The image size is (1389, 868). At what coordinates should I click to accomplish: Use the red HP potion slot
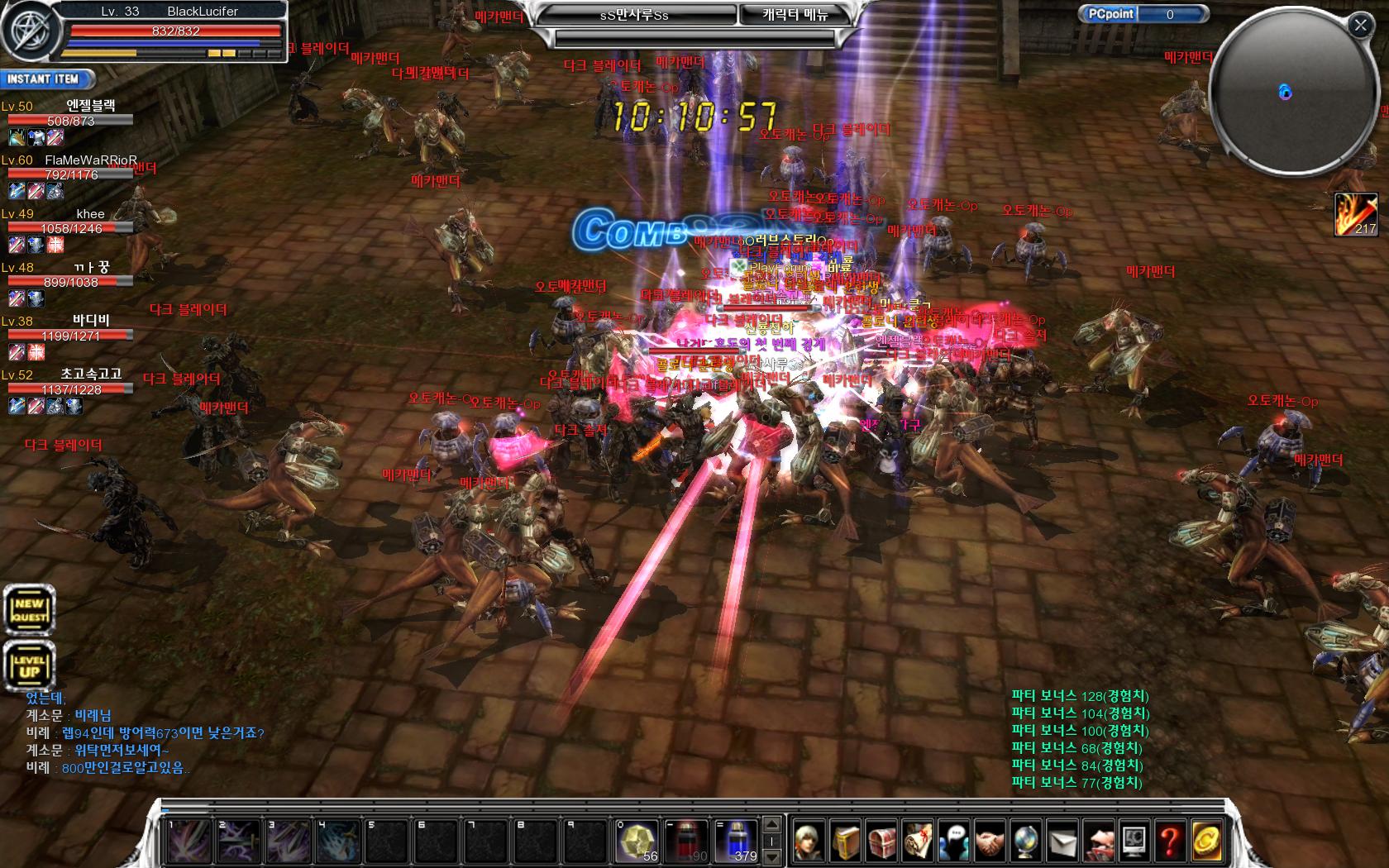point(686,841)
